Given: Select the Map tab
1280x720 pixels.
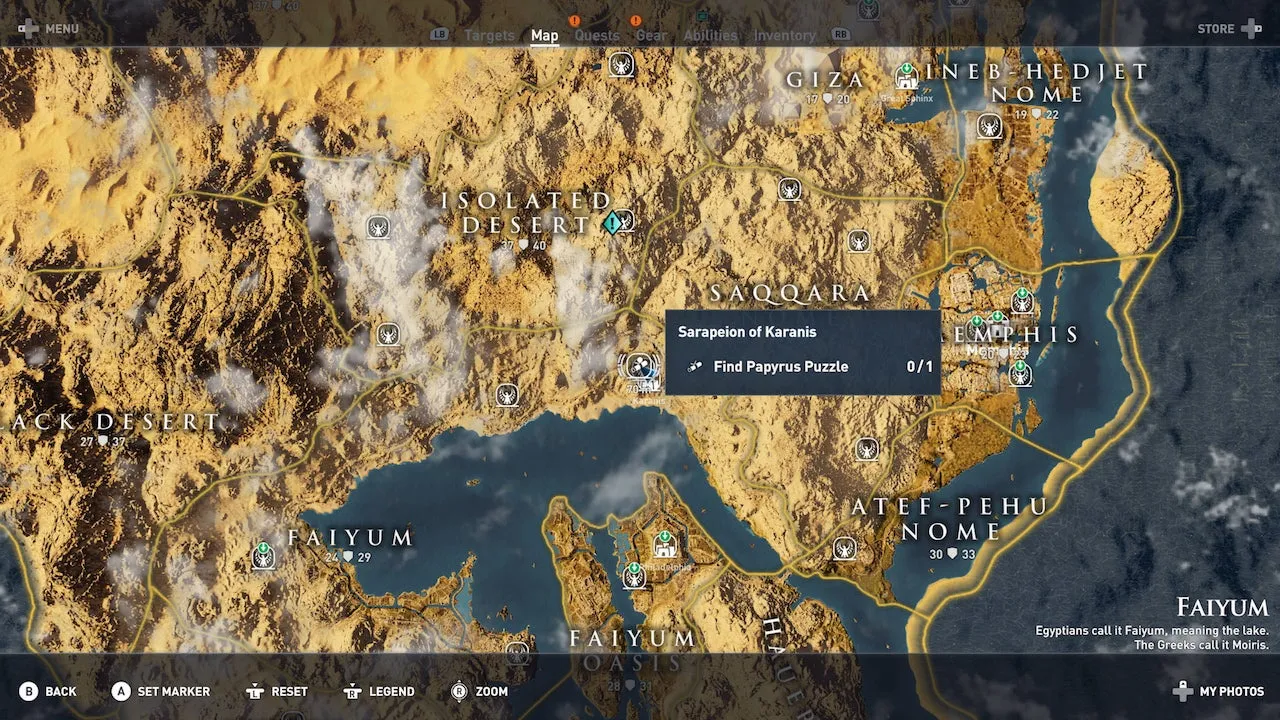Looking at the screenshot, I should (x=544, y=36).
